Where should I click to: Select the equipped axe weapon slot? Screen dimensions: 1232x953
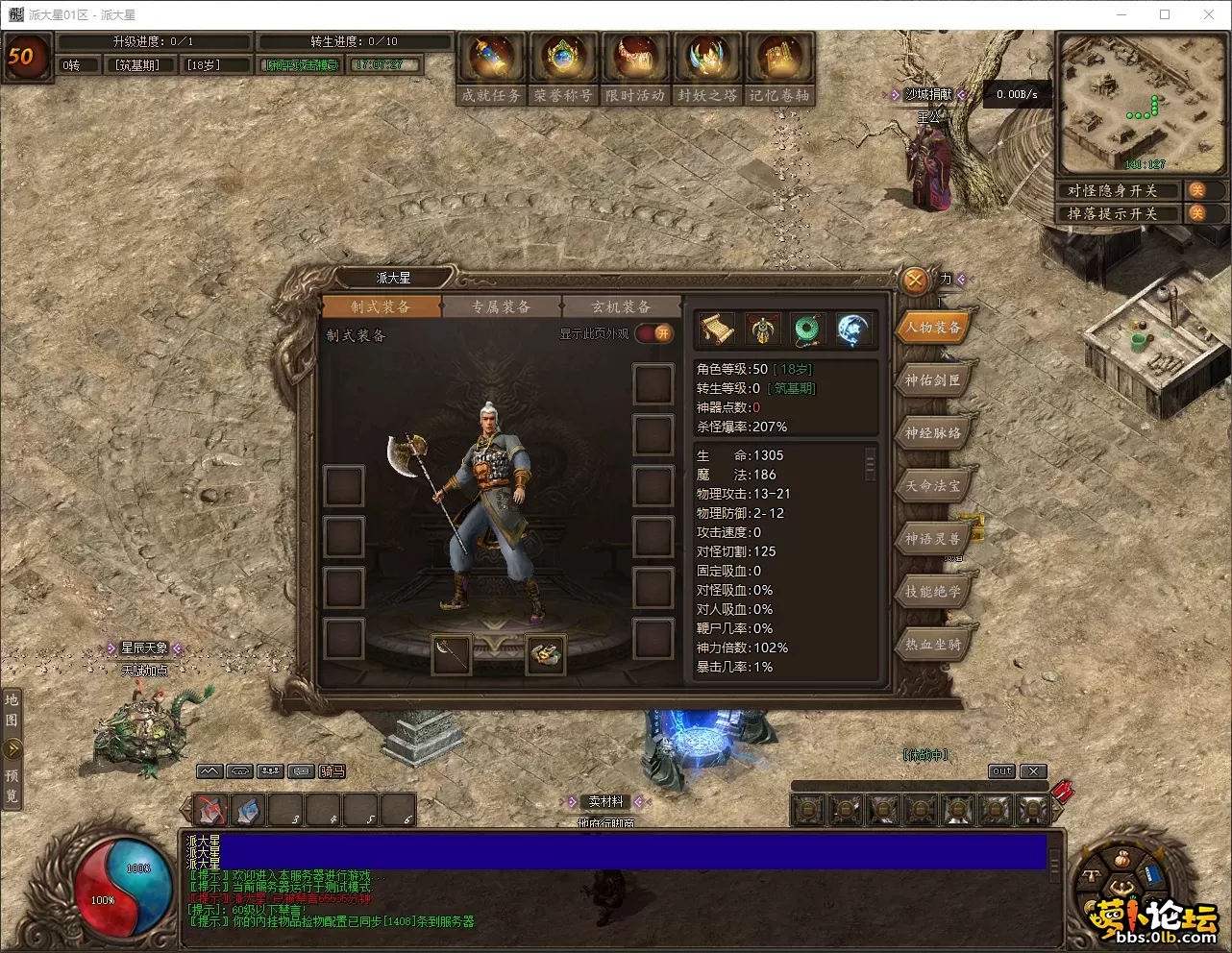(451, 653)
